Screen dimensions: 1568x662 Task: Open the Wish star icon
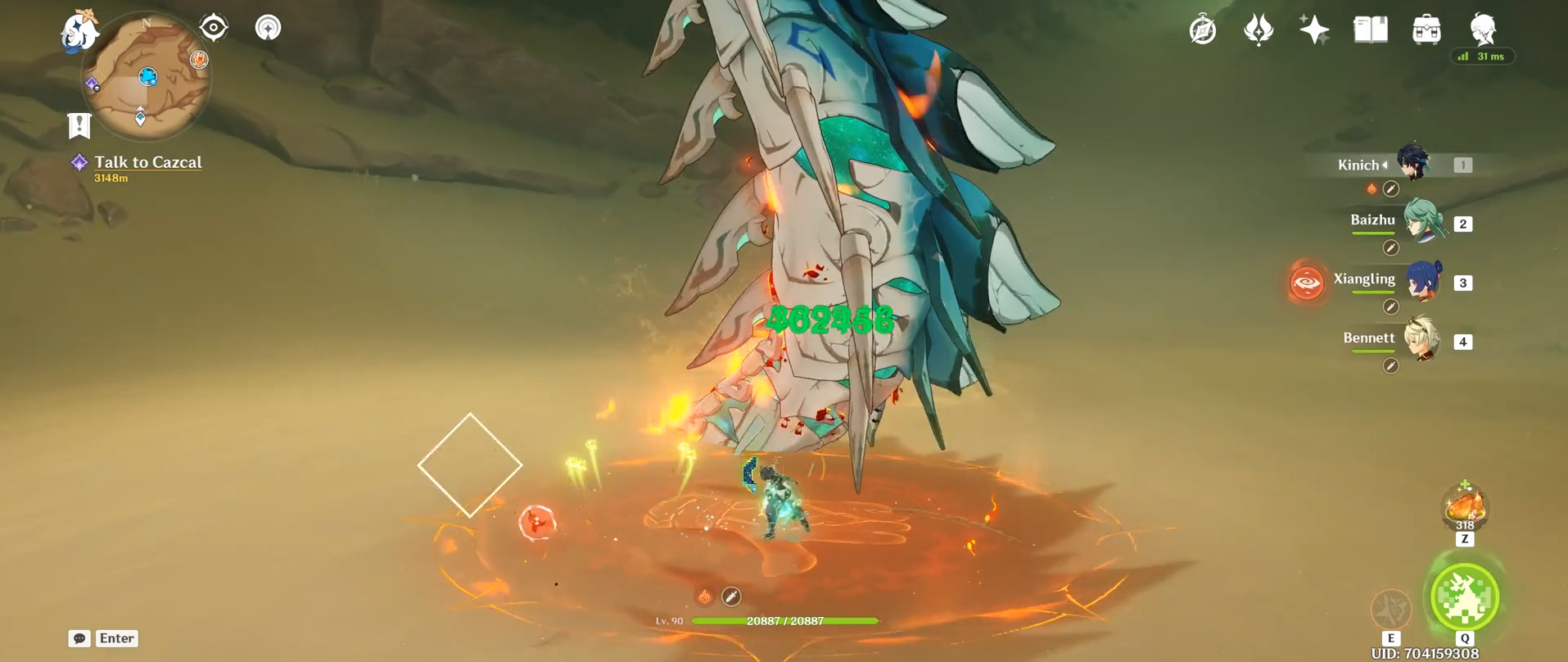(x=1314, y=30)
